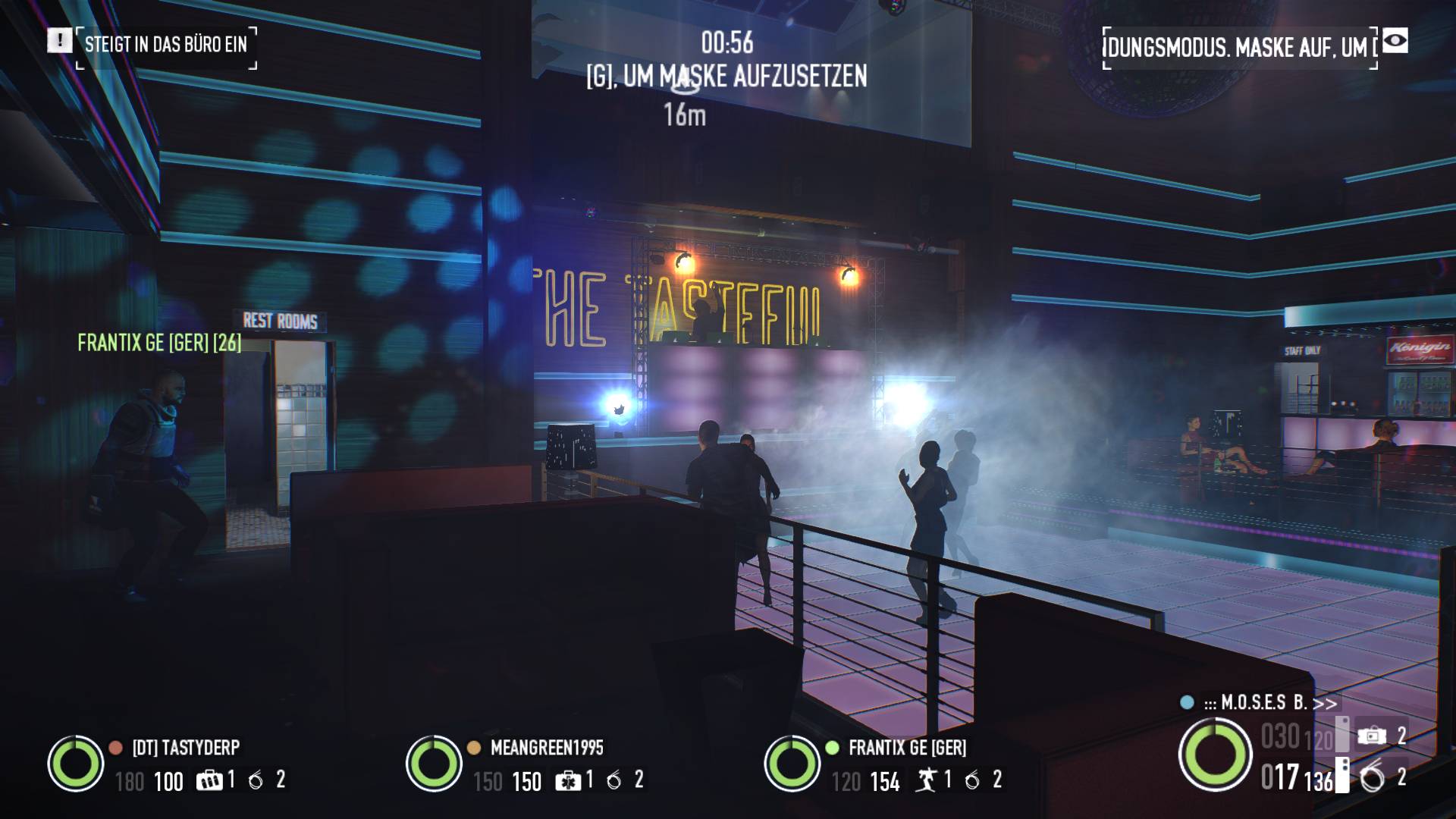This screenshot has width=1456, height=819.
Task: Click M.O.S.E.S B.'s health ring
Action: click(x=1215, y=755)
